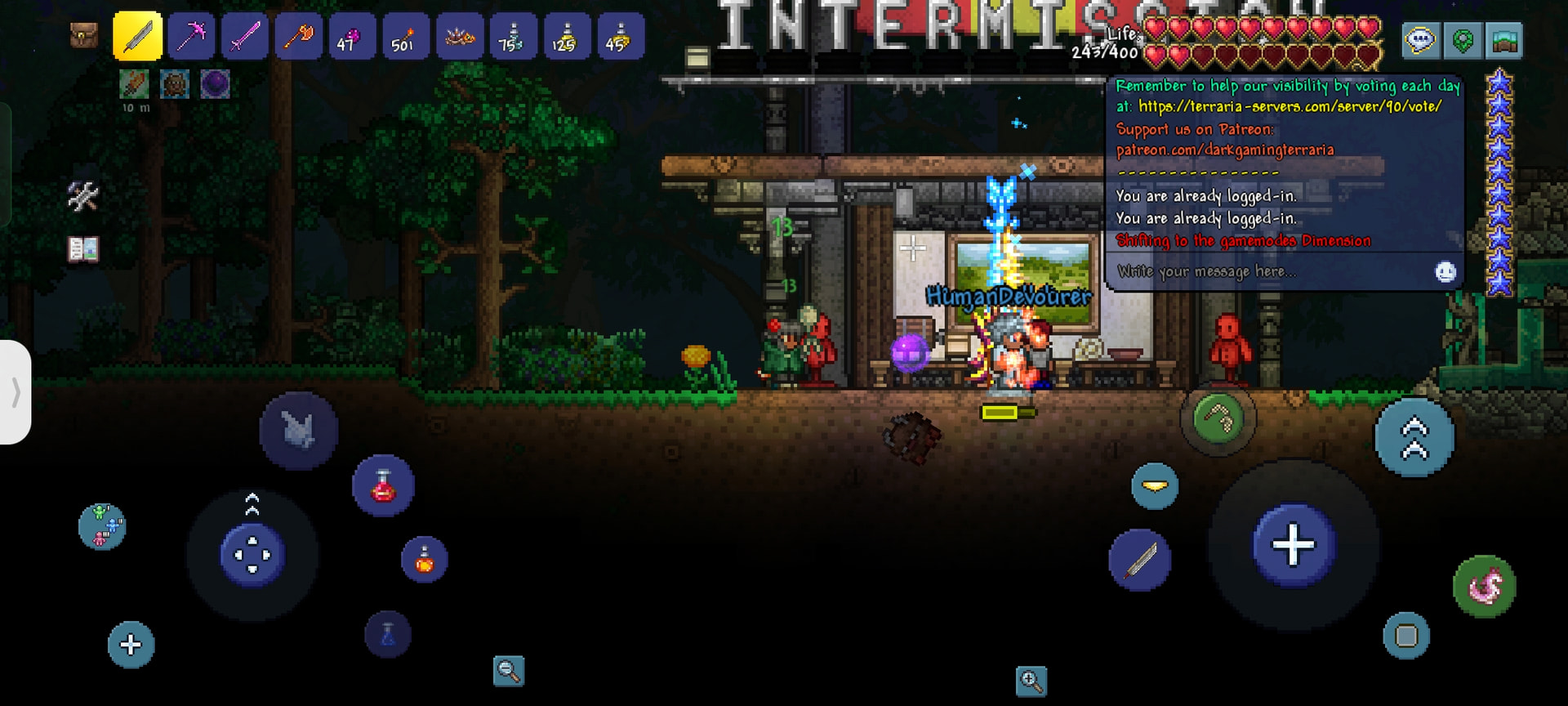The height and width of the screenshot is (706, 1568).
Task: Tap the double-arrow jump button
Action: [x=1414, y=437]
